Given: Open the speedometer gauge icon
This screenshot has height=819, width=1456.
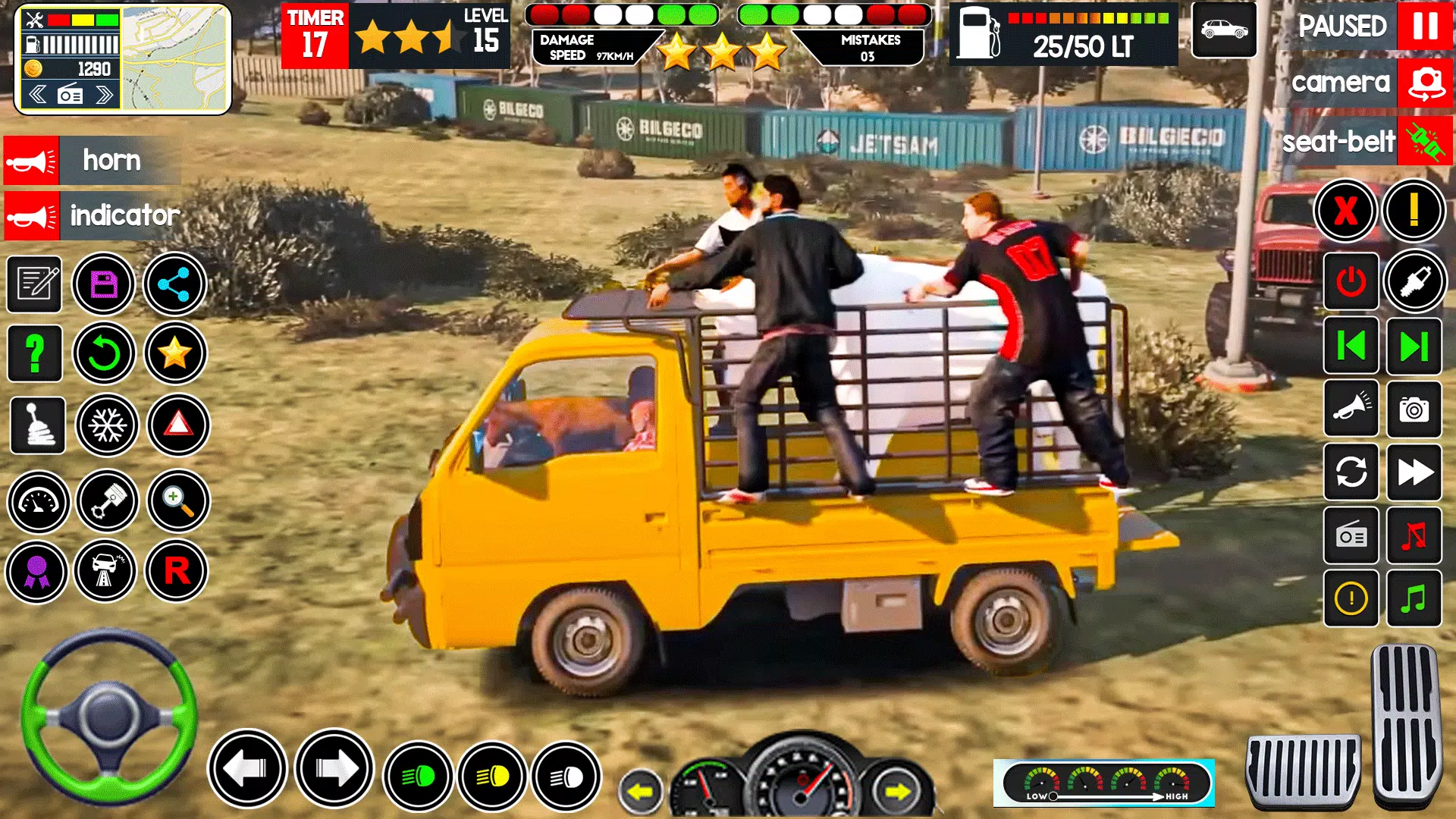Looking at the screenshot, I should (36, 502).
